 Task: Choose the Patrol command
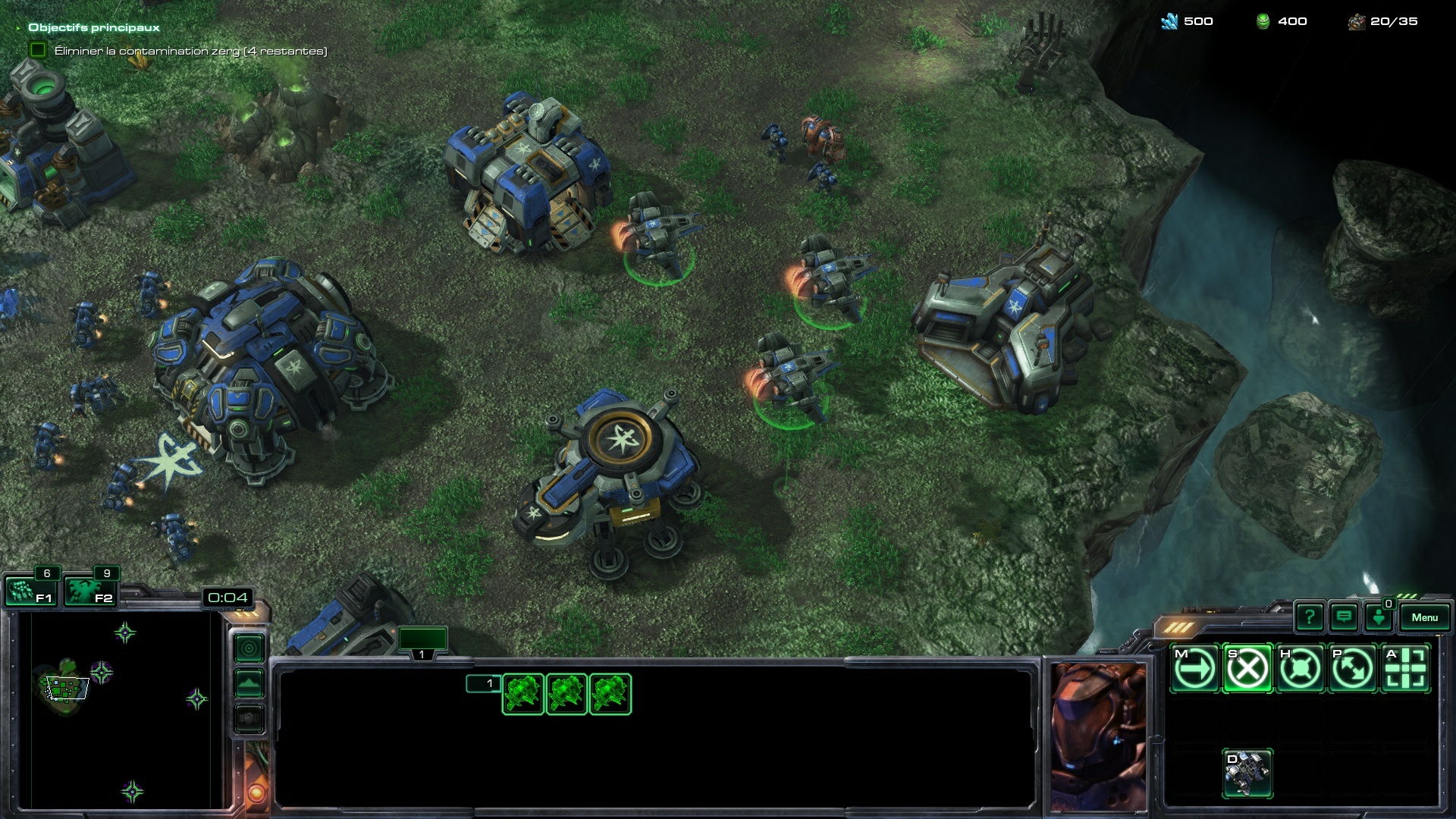[x=1353, y=669]
